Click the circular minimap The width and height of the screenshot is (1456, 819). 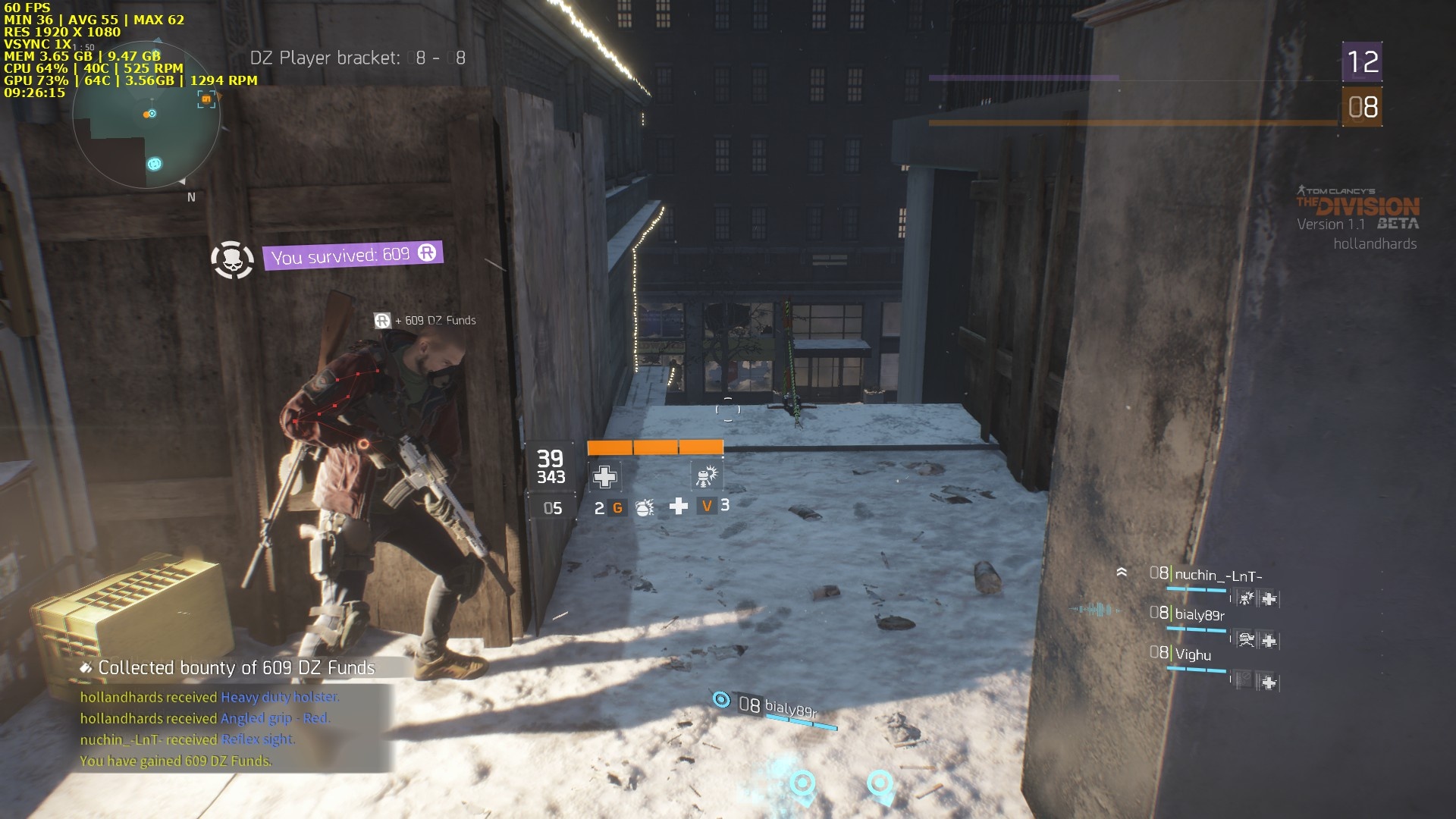146,116
